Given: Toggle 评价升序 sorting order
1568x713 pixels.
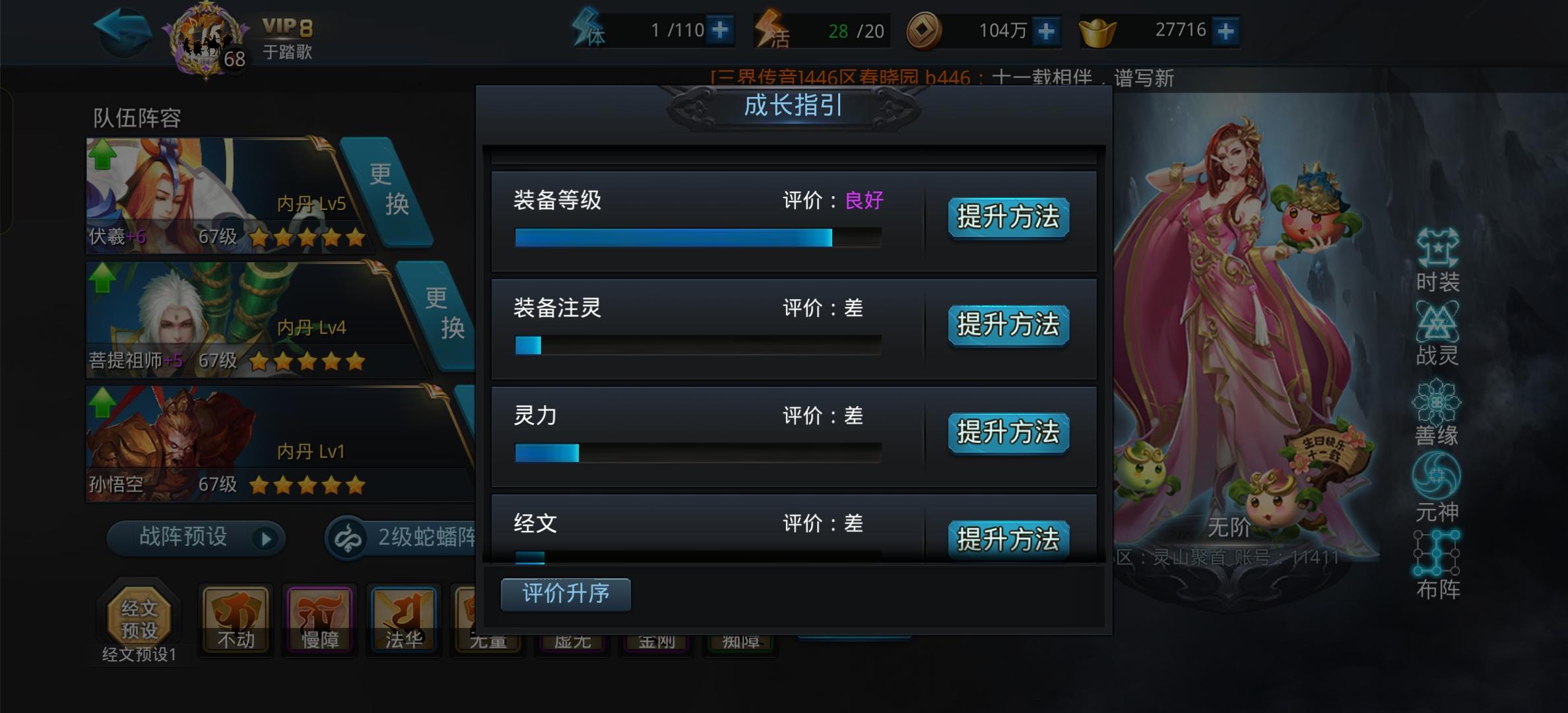Looking at the screenshot, I should [x=565, y=594].
